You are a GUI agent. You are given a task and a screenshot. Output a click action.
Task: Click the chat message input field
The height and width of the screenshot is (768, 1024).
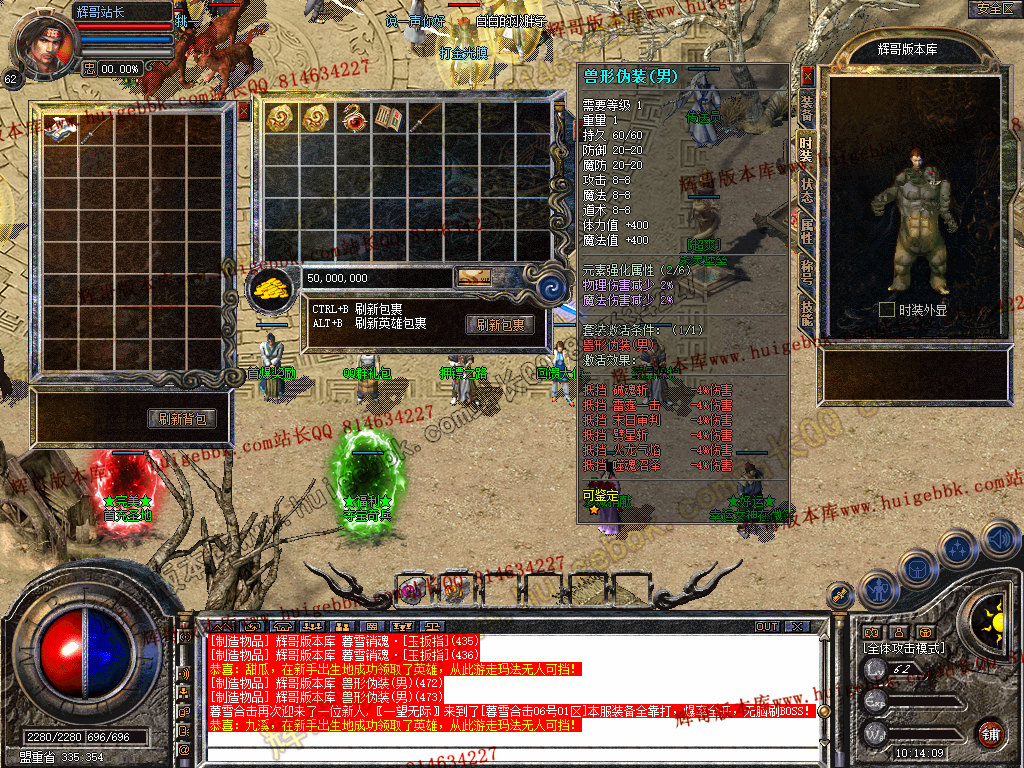[500, 752]
